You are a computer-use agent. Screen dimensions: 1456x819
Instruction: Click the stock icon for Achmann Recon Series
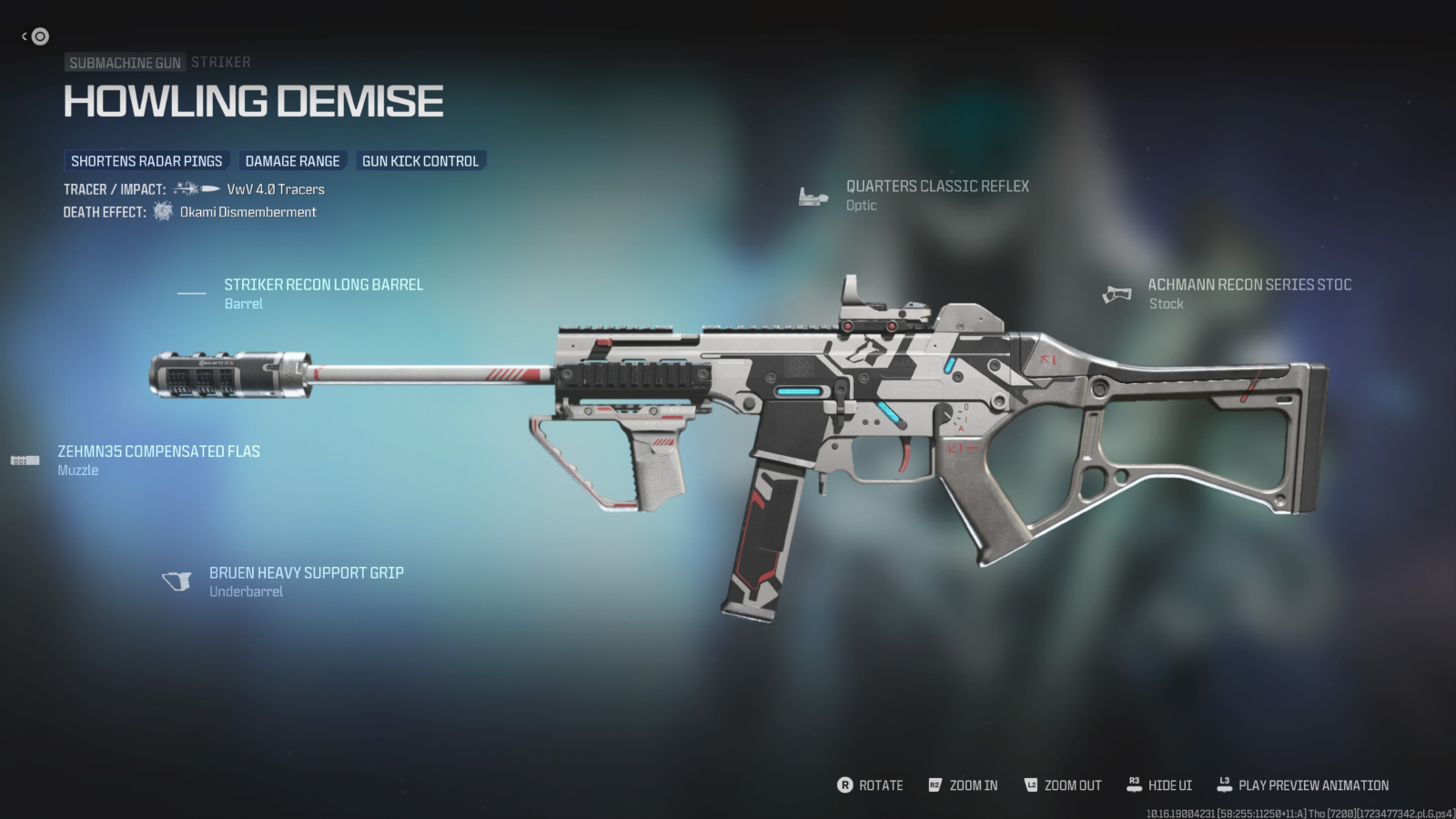coord(1117,293)
